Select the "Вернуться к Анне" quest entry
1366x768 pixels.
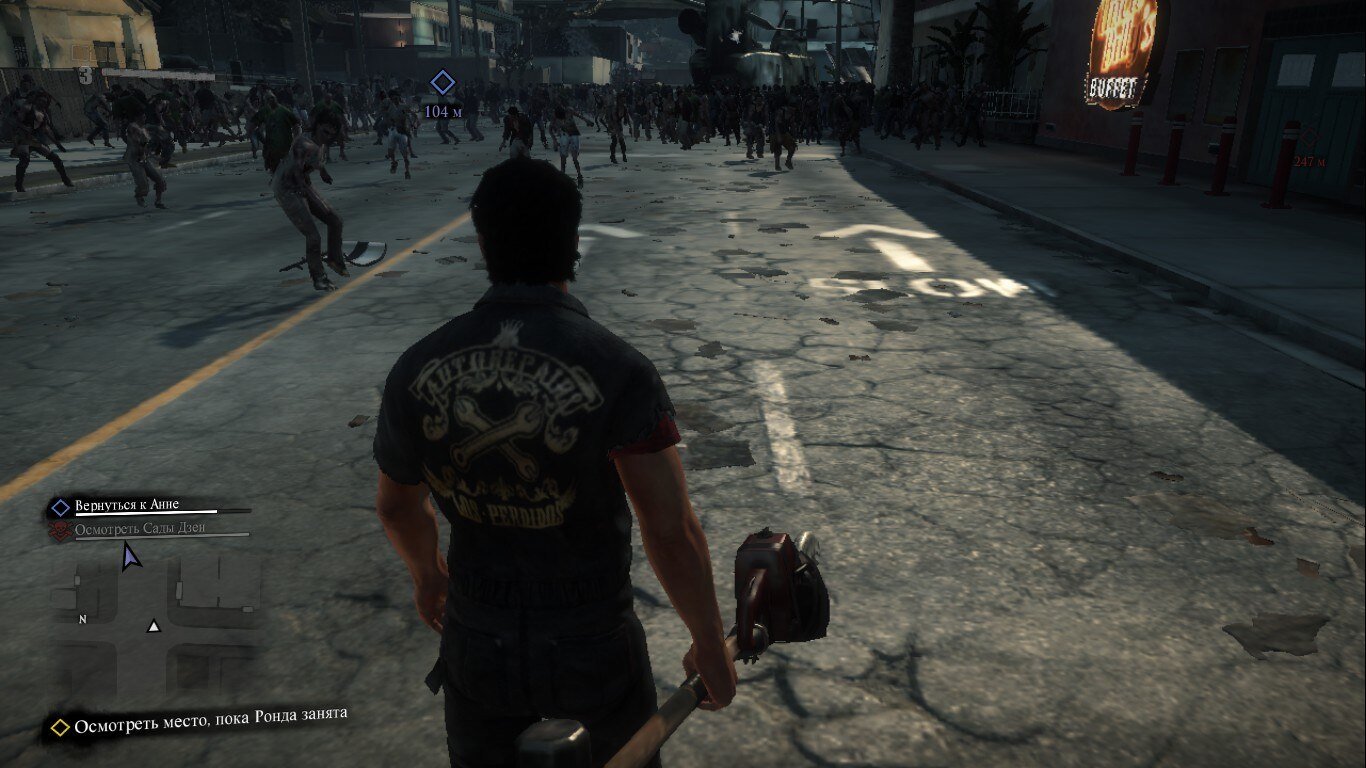point(126,505)
